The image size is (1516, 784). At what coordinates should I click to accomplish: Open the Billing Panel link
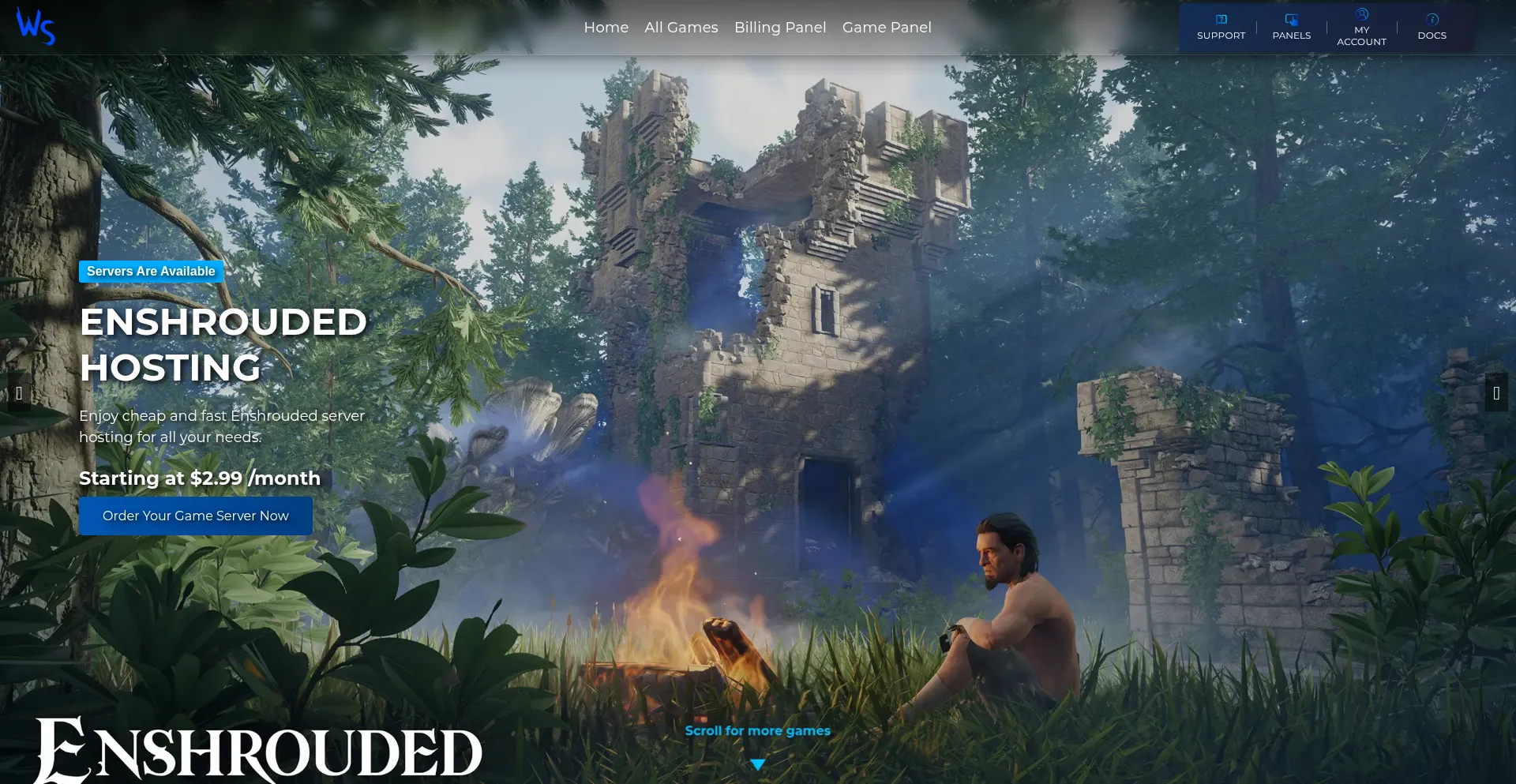click(779, 28)
